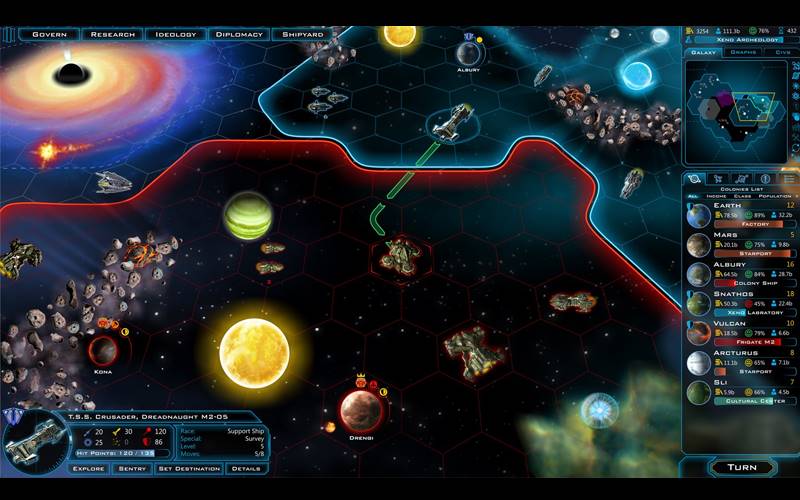Switch to the Graphs tab
The width and height of the screenshot is (800, 500).
click(743, 52)
